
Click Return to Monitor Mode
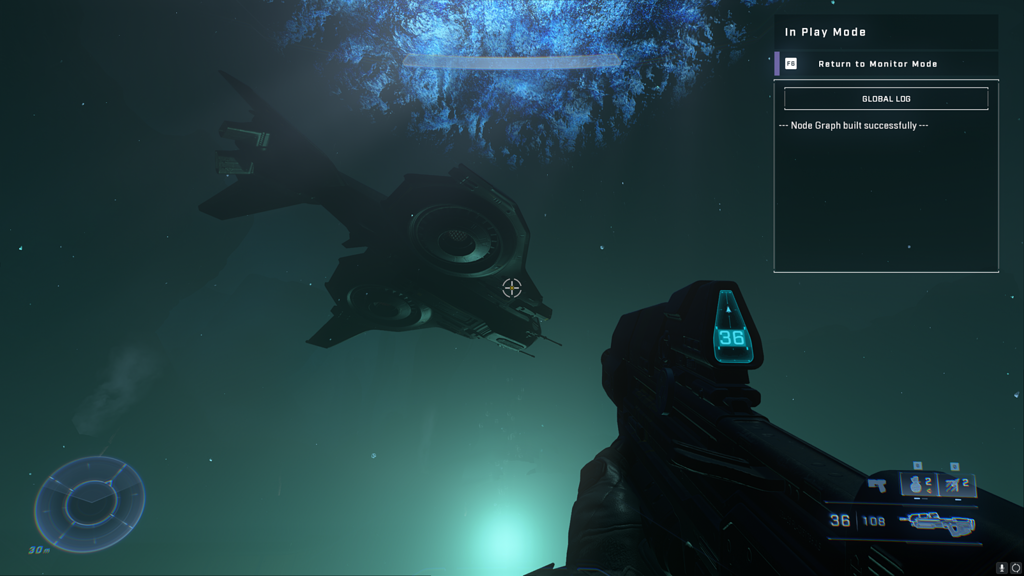tap(877, 64)
